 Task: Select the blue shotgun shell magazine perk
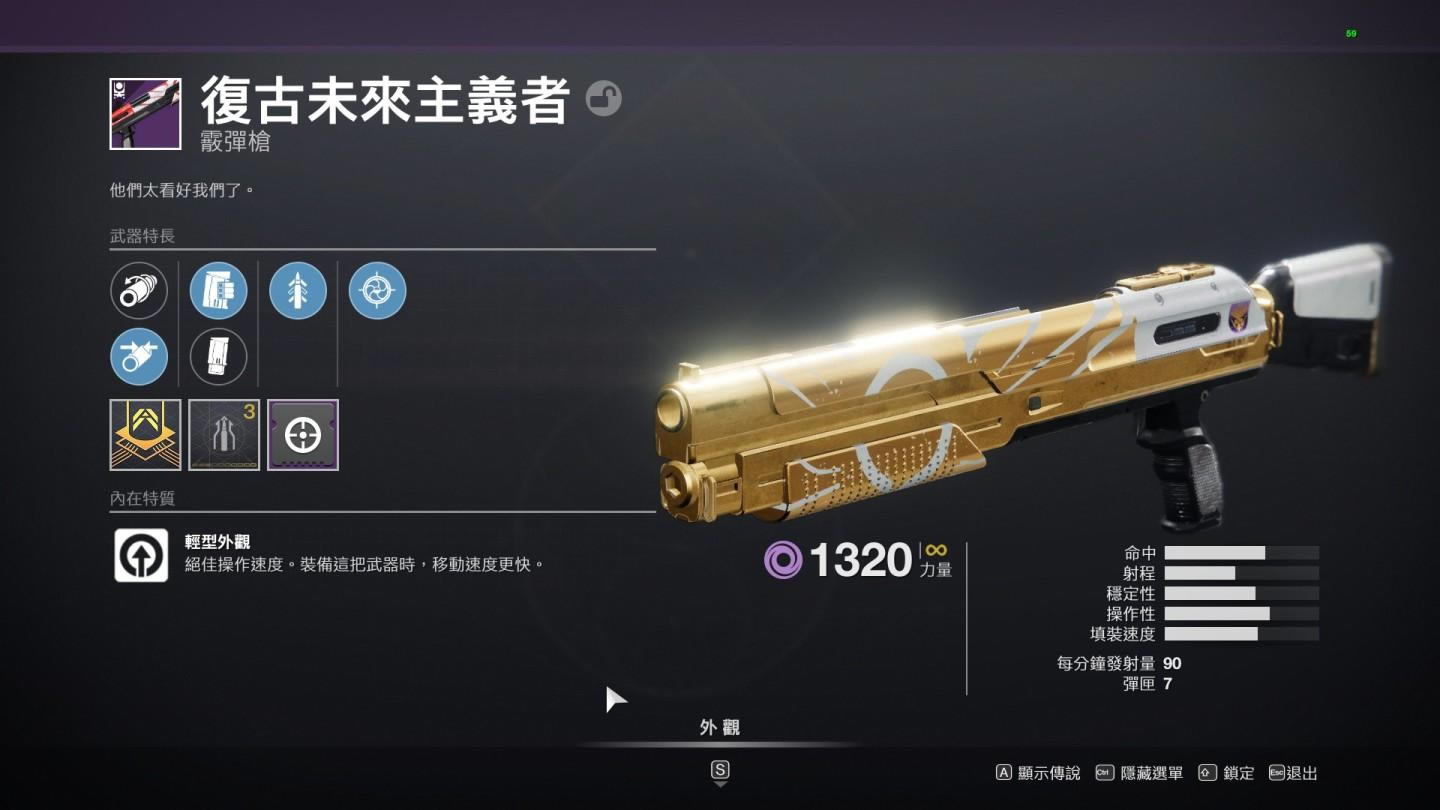click(x=219, y=290)
